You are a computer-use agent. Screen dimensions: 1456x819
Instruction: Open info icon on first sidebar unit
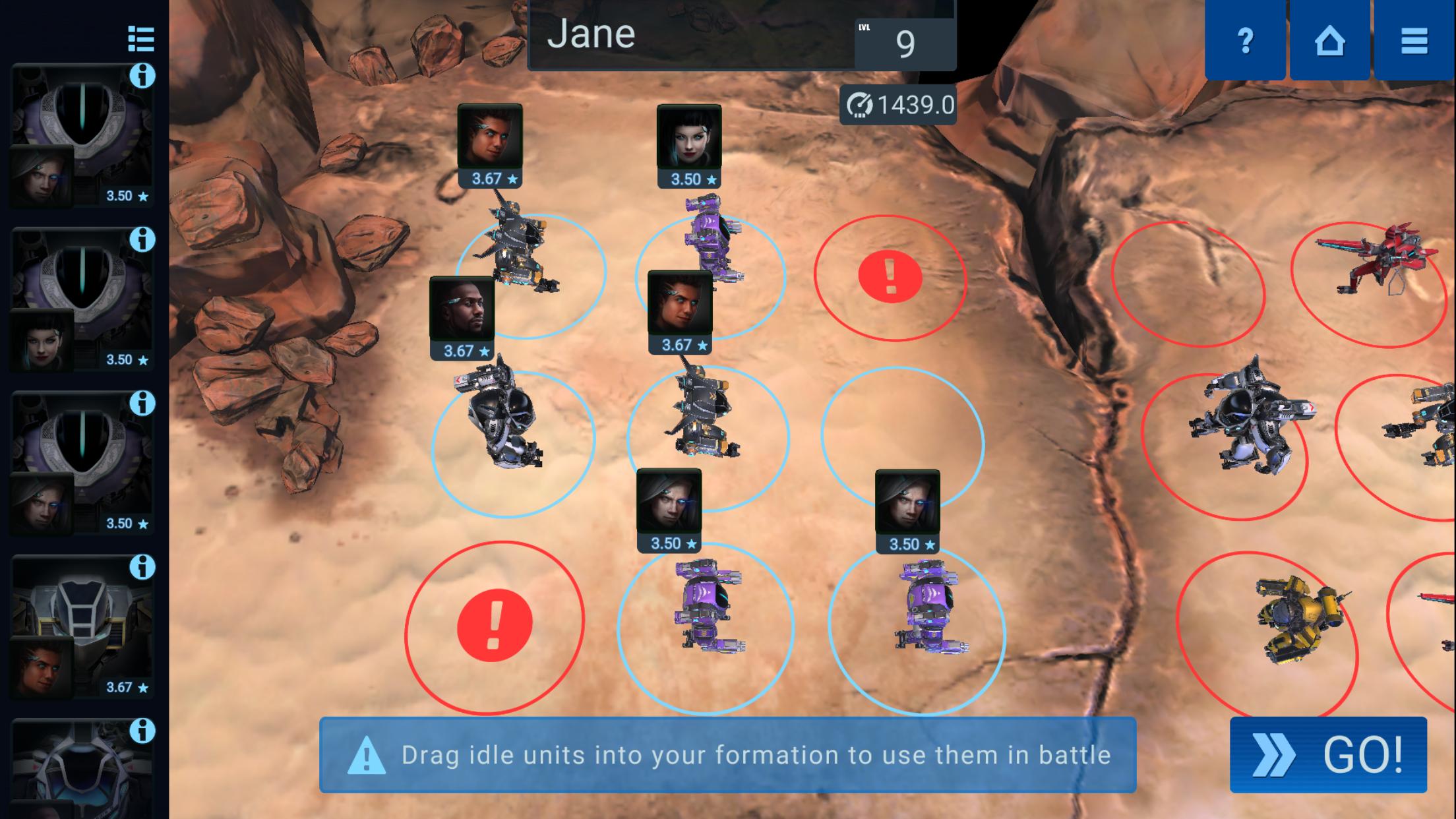coord(144,76)
